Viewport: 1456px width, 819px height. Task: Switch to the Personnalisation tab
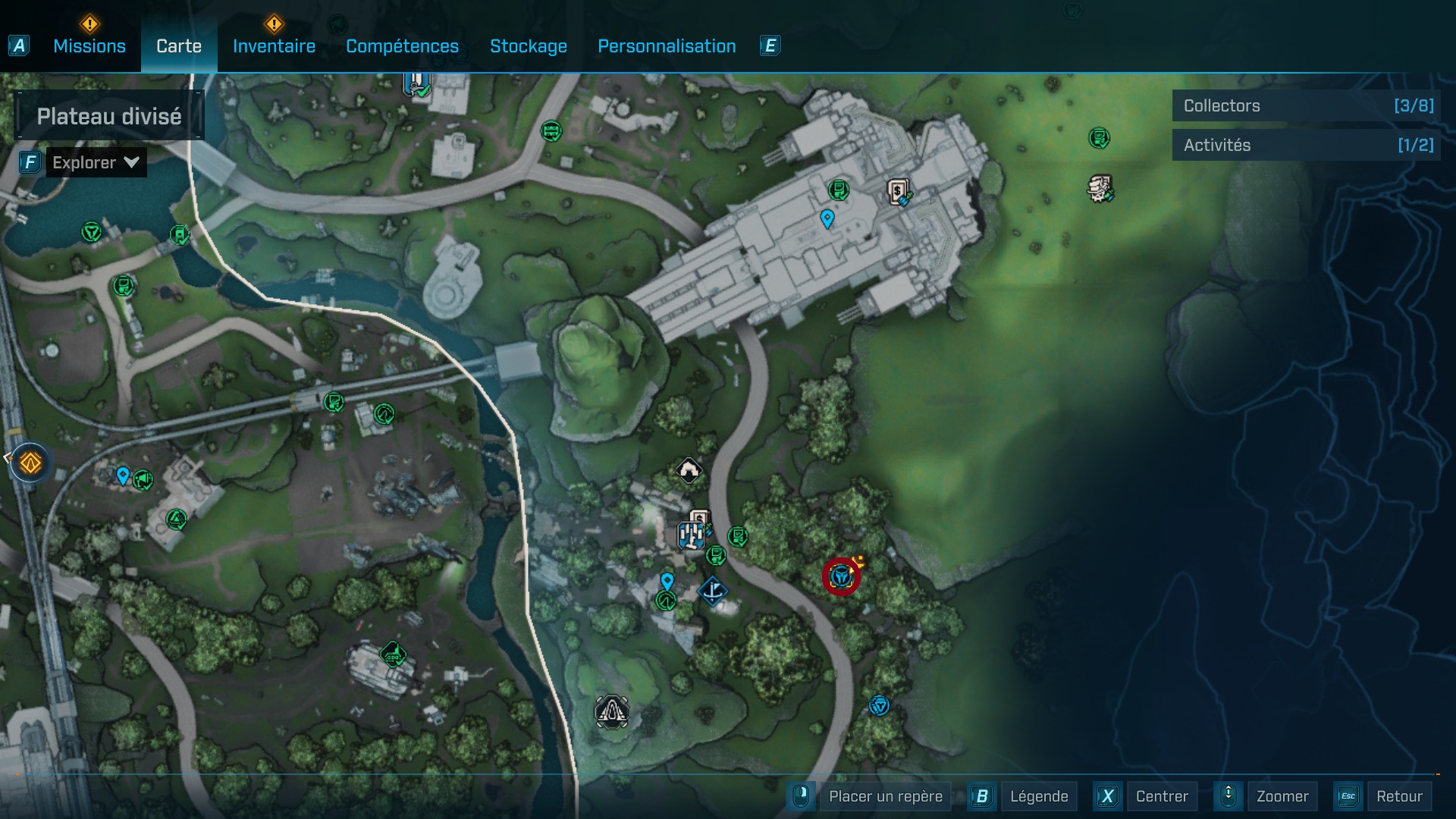point(667,46)
